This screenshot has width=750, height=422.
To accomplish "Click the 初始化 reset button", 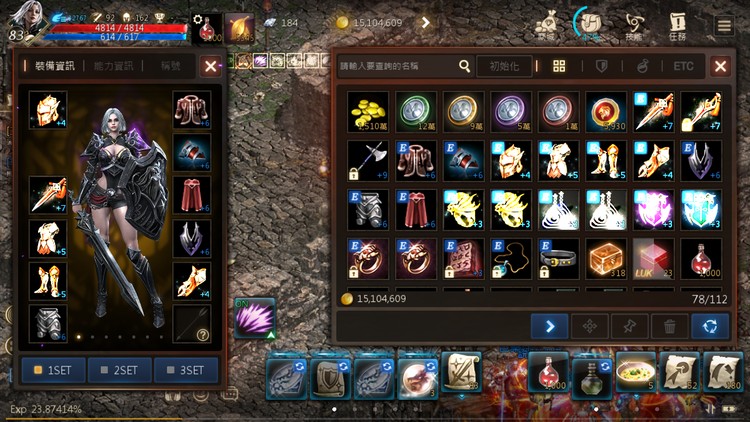I will tap(504, 67).
